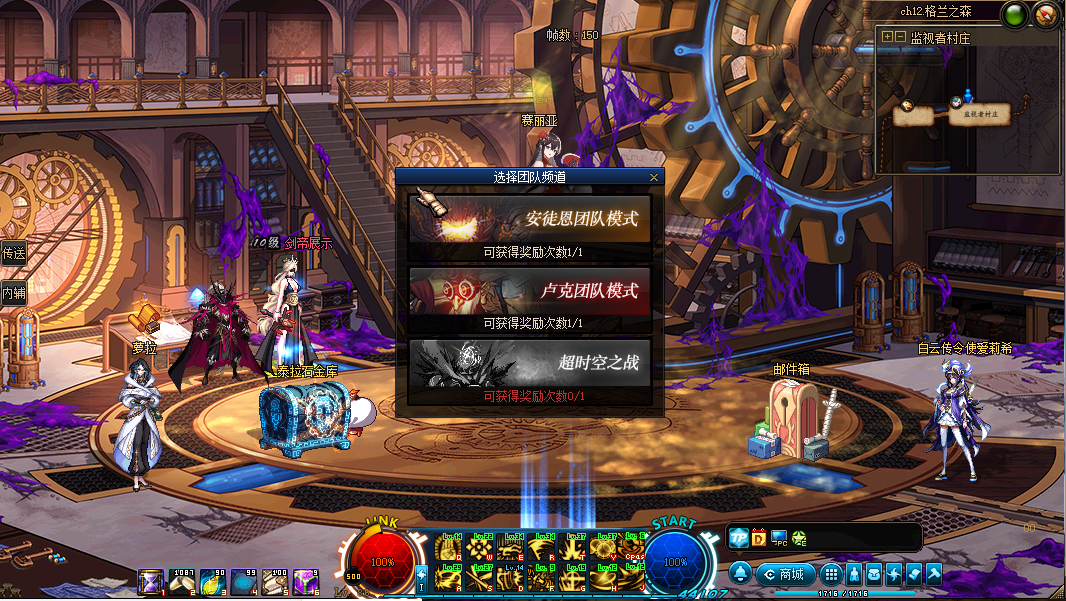
Task: Zoom in the minimap with the plus button
Action: (x=887, y=37)
